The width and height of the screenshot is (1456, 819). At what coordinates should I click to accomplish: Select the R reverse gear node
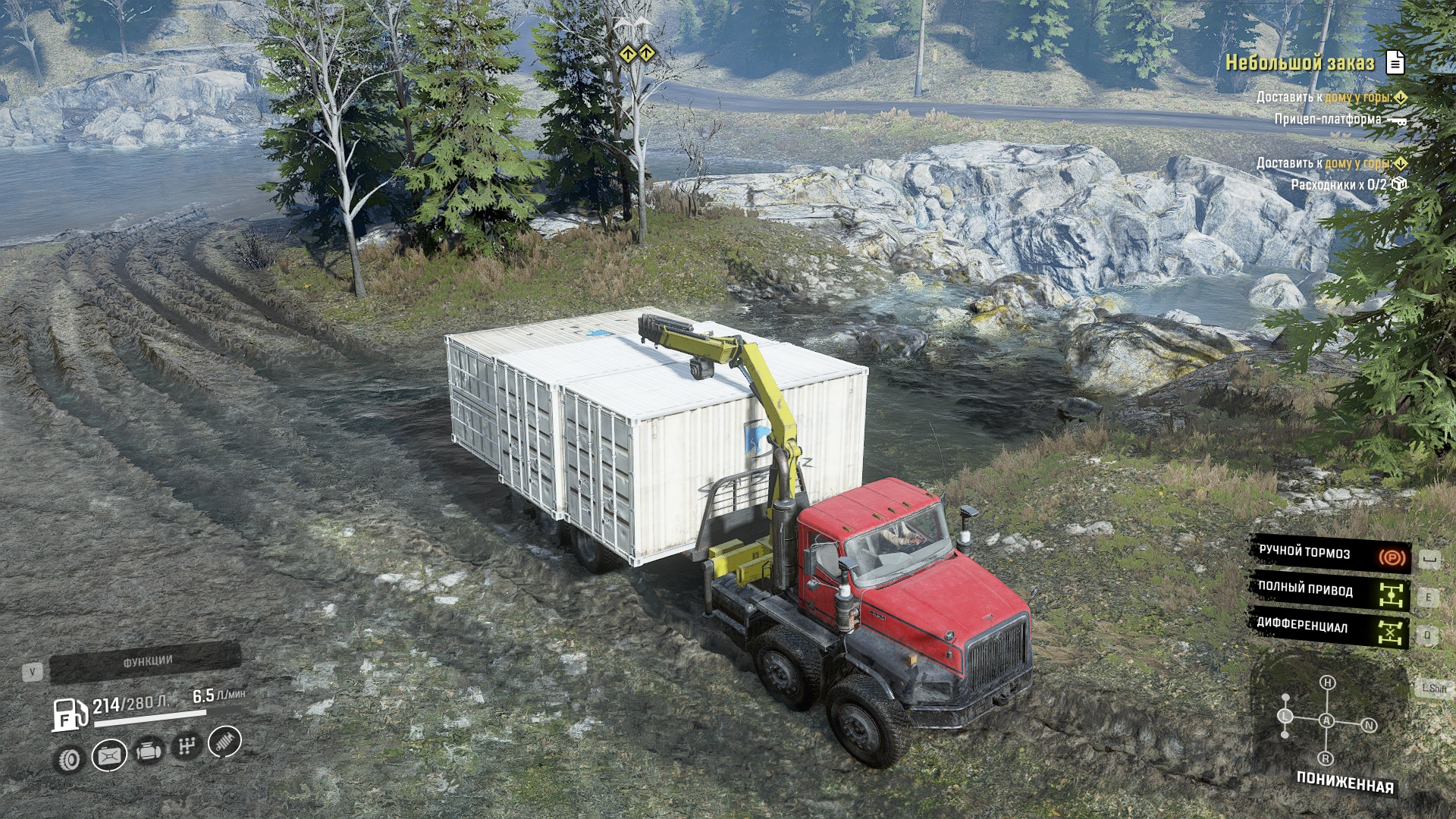click(x=1326, y=758)
